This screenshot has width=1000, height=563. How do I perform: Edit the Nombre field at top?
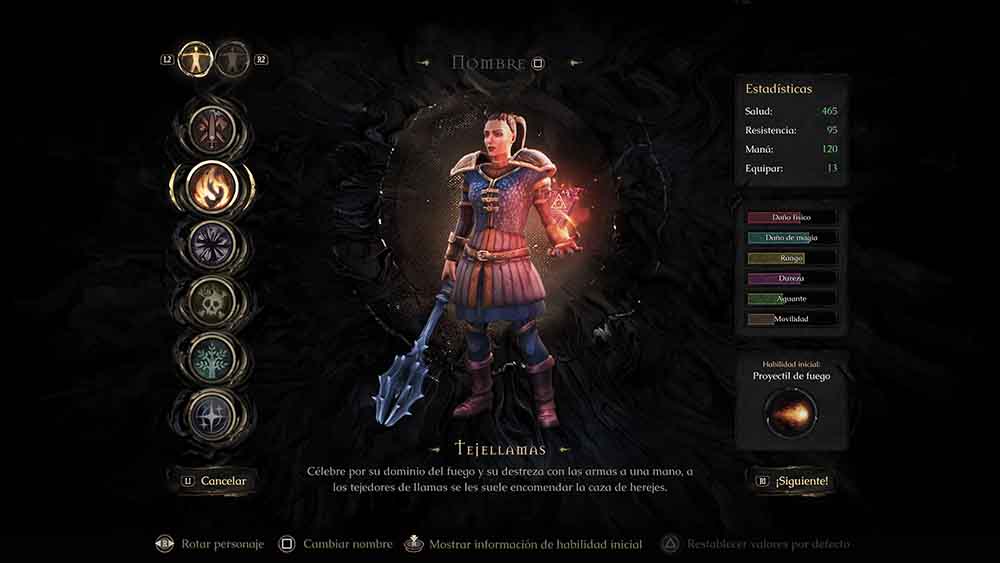(x=498, y=63)
